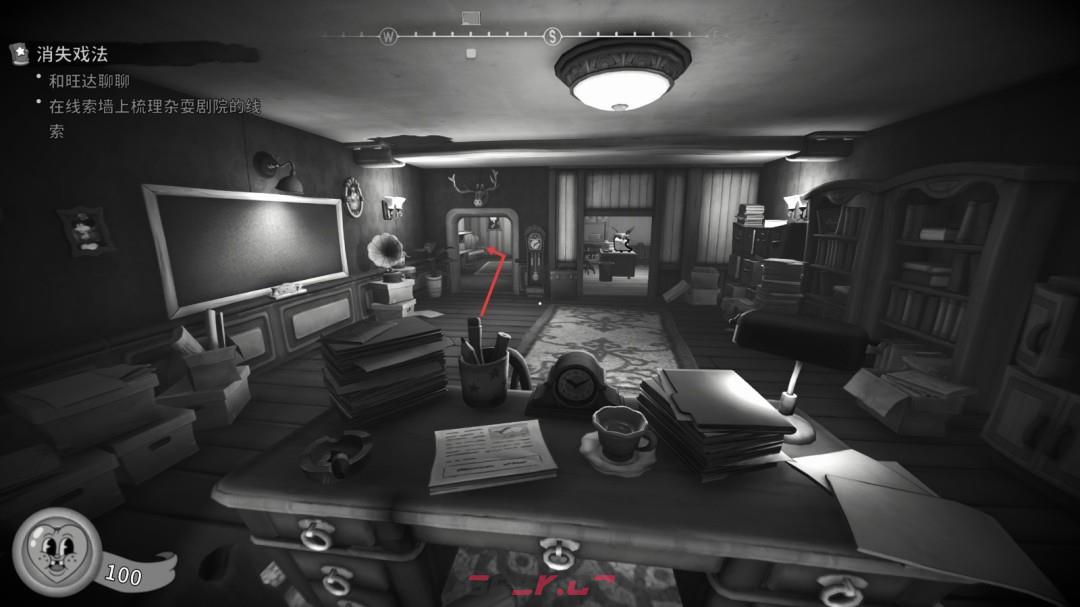
Task: Click the rectangular objective marker above the compass
Action: pos(470,17)
